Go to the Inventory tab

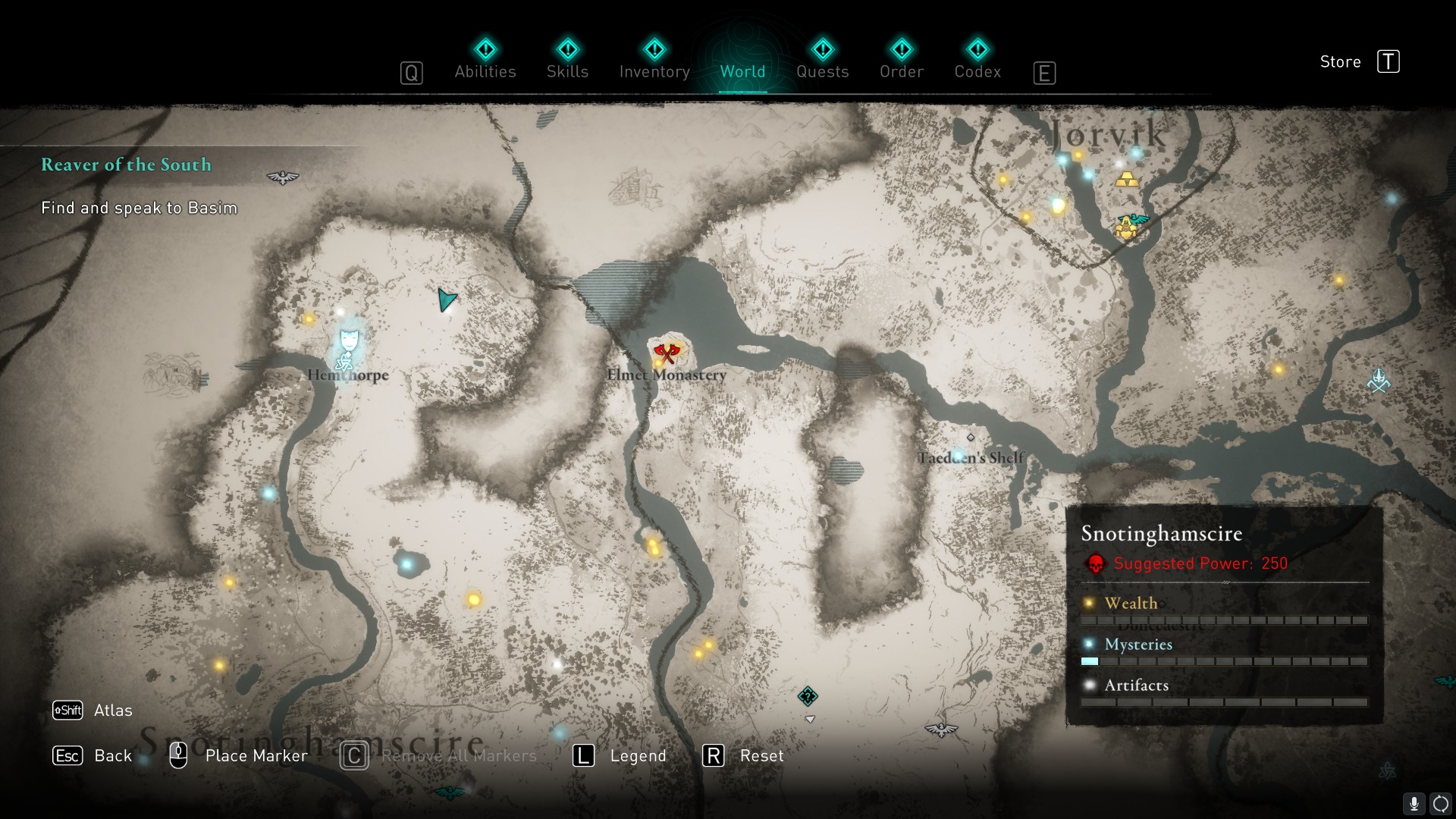(x=654, y=71)
